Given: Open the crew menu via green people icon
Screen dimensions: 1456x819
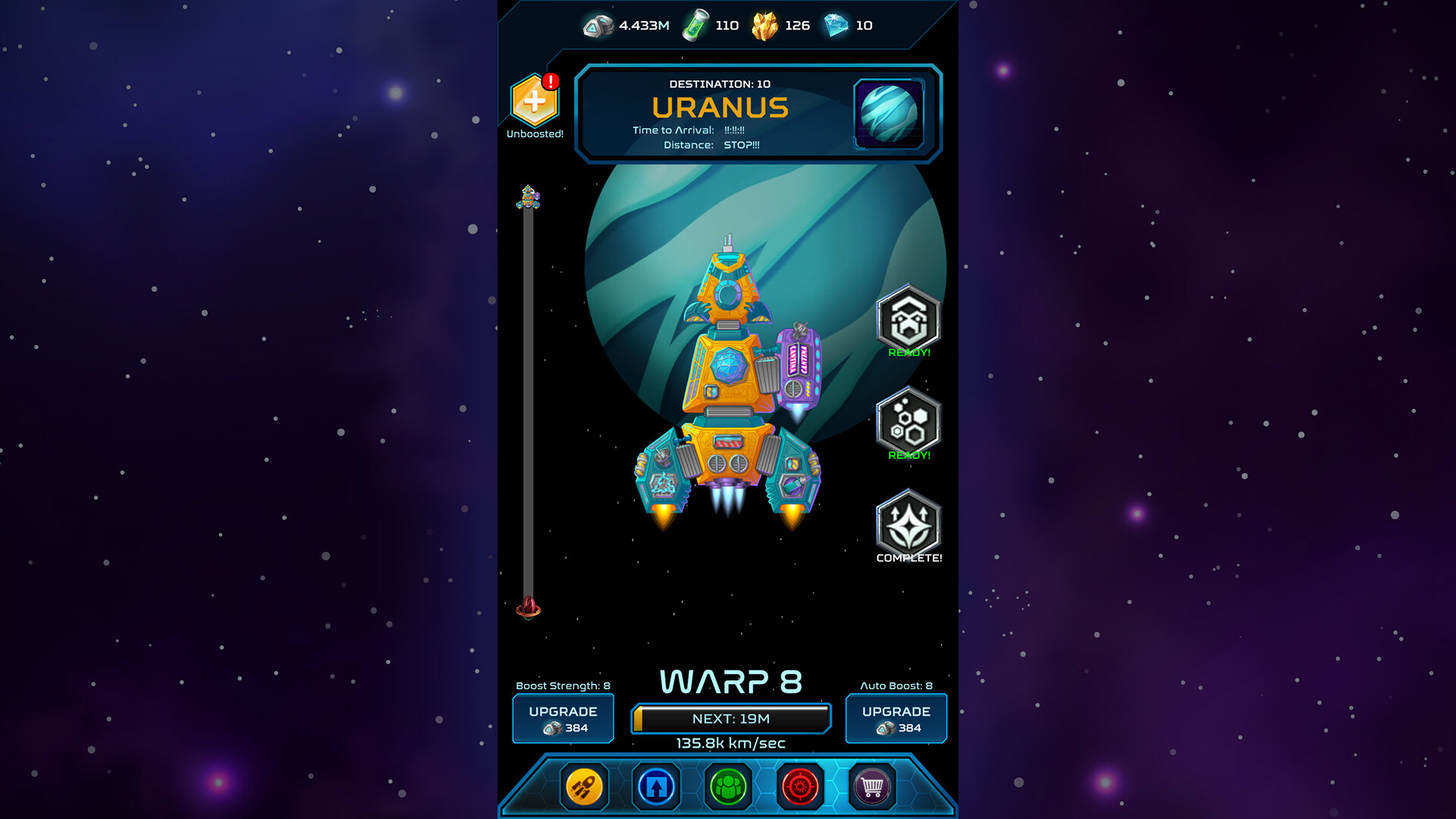Looking at the screenshot, I should click(728, 786).
